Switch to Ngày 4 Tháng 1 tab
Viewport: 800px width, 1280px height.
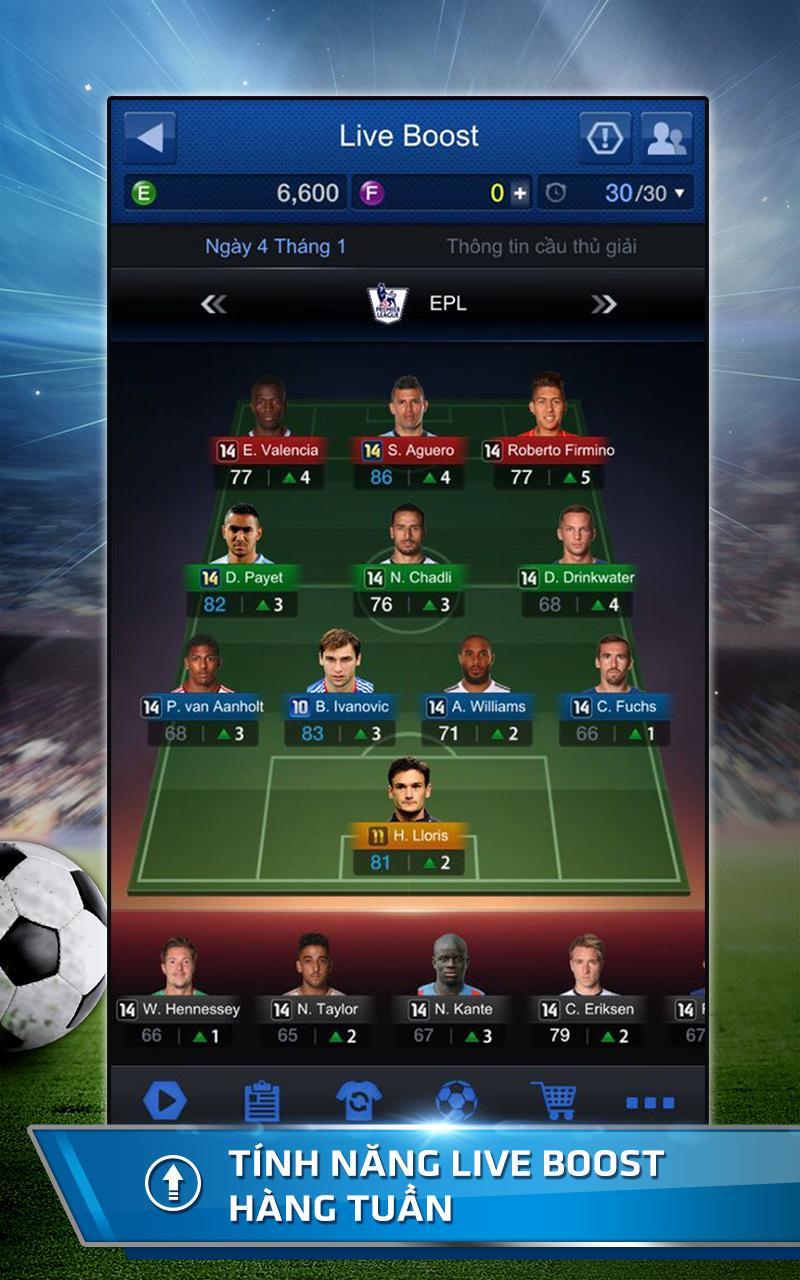pos(275,247)
